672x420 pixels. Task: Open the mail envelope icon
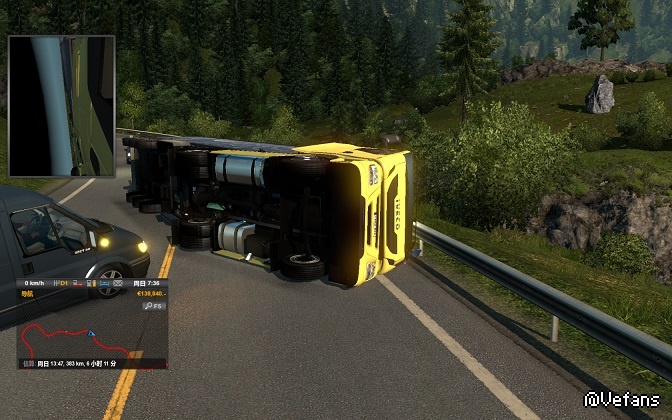(x=118, y=283)
